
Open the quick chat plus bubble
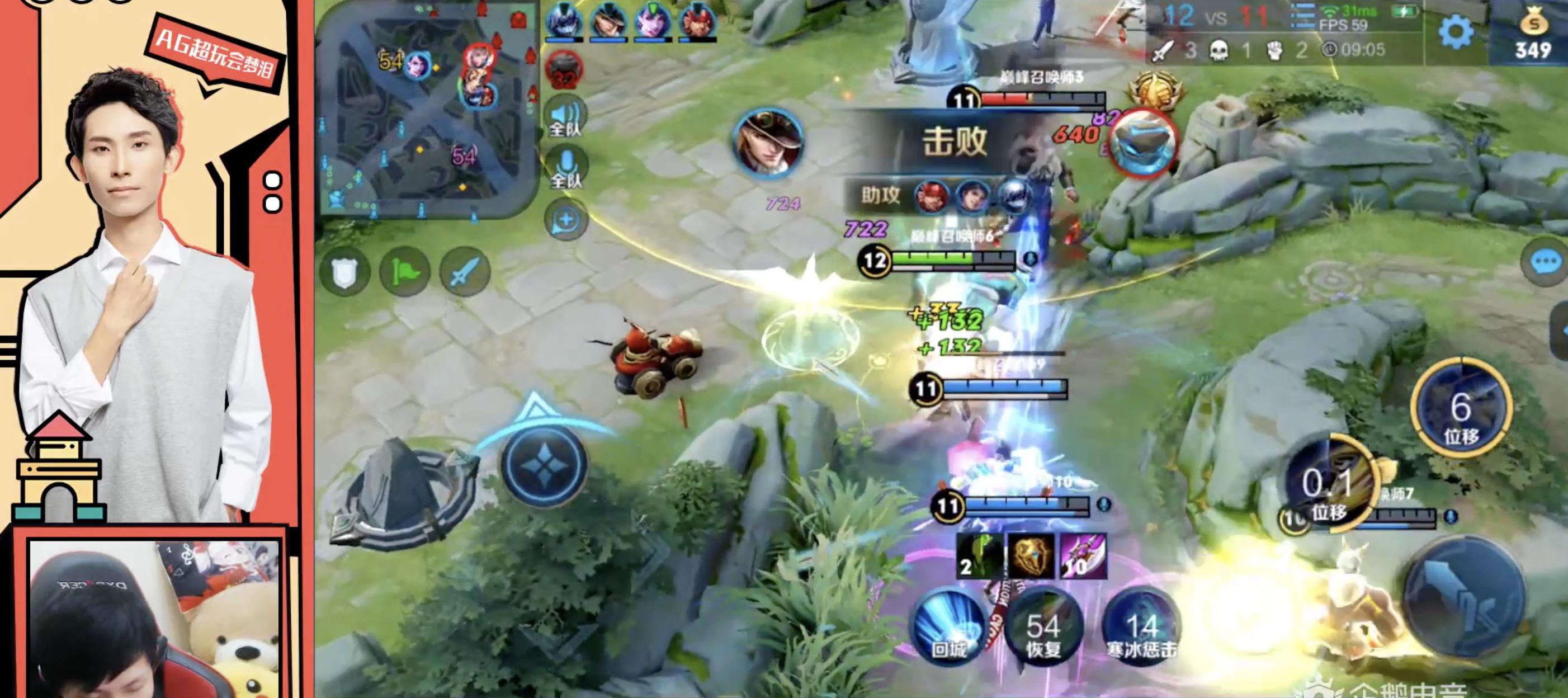565,220
